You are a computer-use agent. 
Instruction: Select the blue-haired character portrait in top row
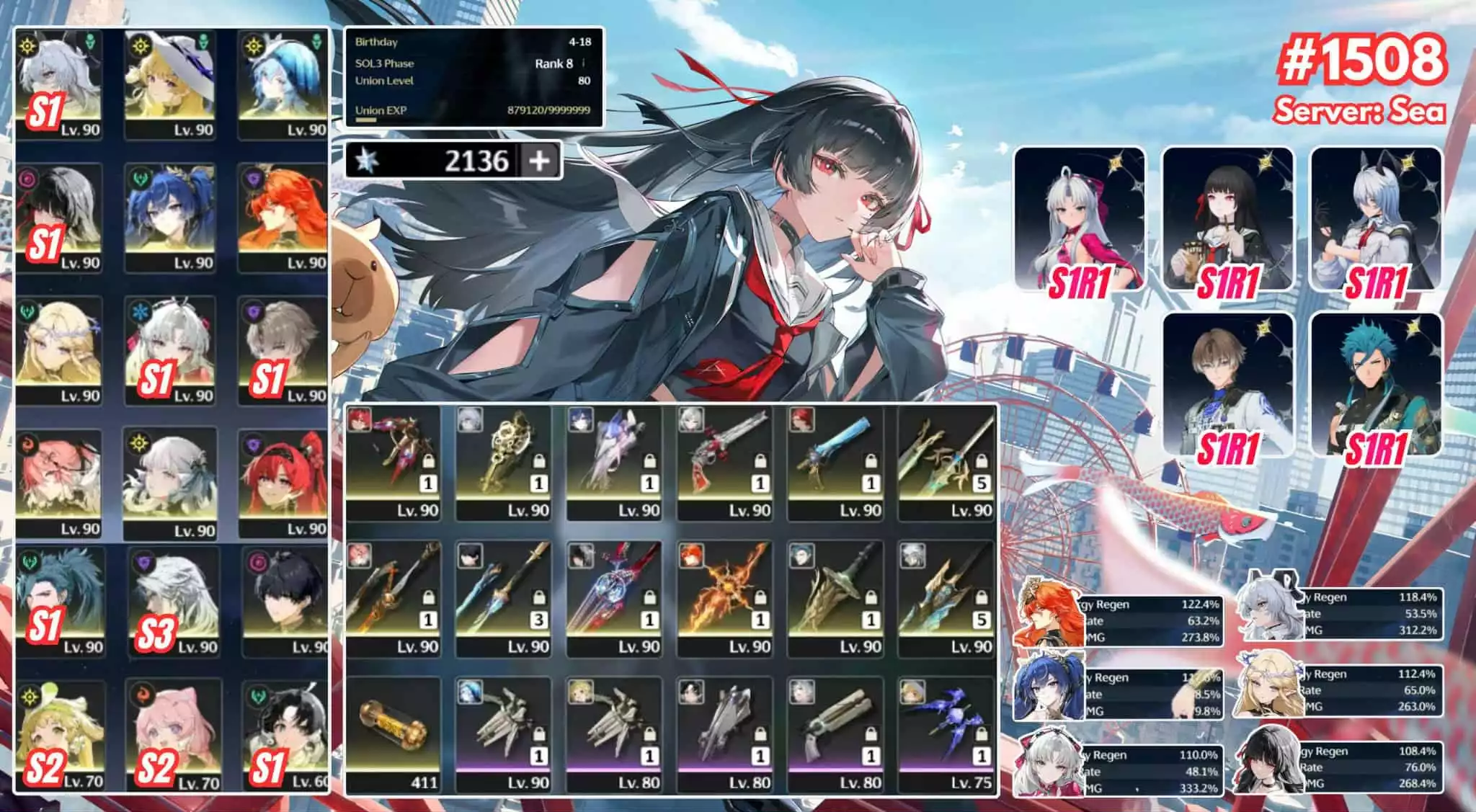click(282, 84)
